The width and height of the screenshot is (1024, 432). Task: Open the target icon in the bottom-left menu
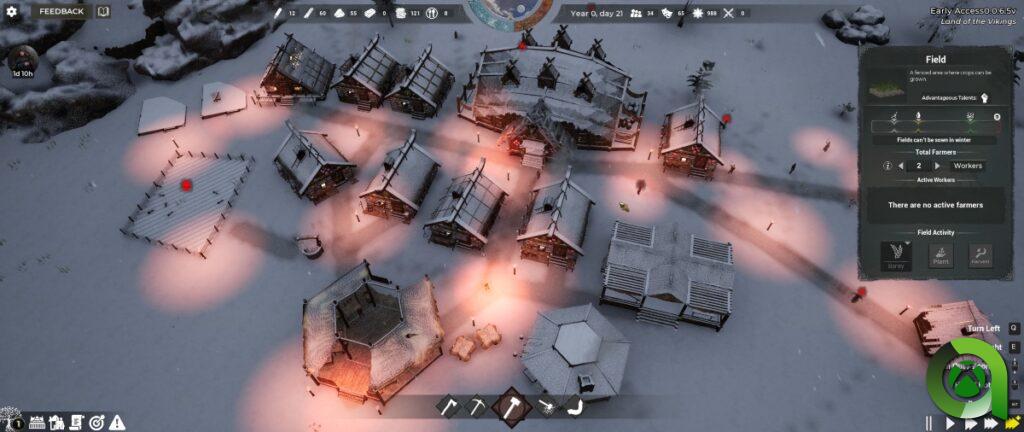pyautogui.click(x=97, y=422)
